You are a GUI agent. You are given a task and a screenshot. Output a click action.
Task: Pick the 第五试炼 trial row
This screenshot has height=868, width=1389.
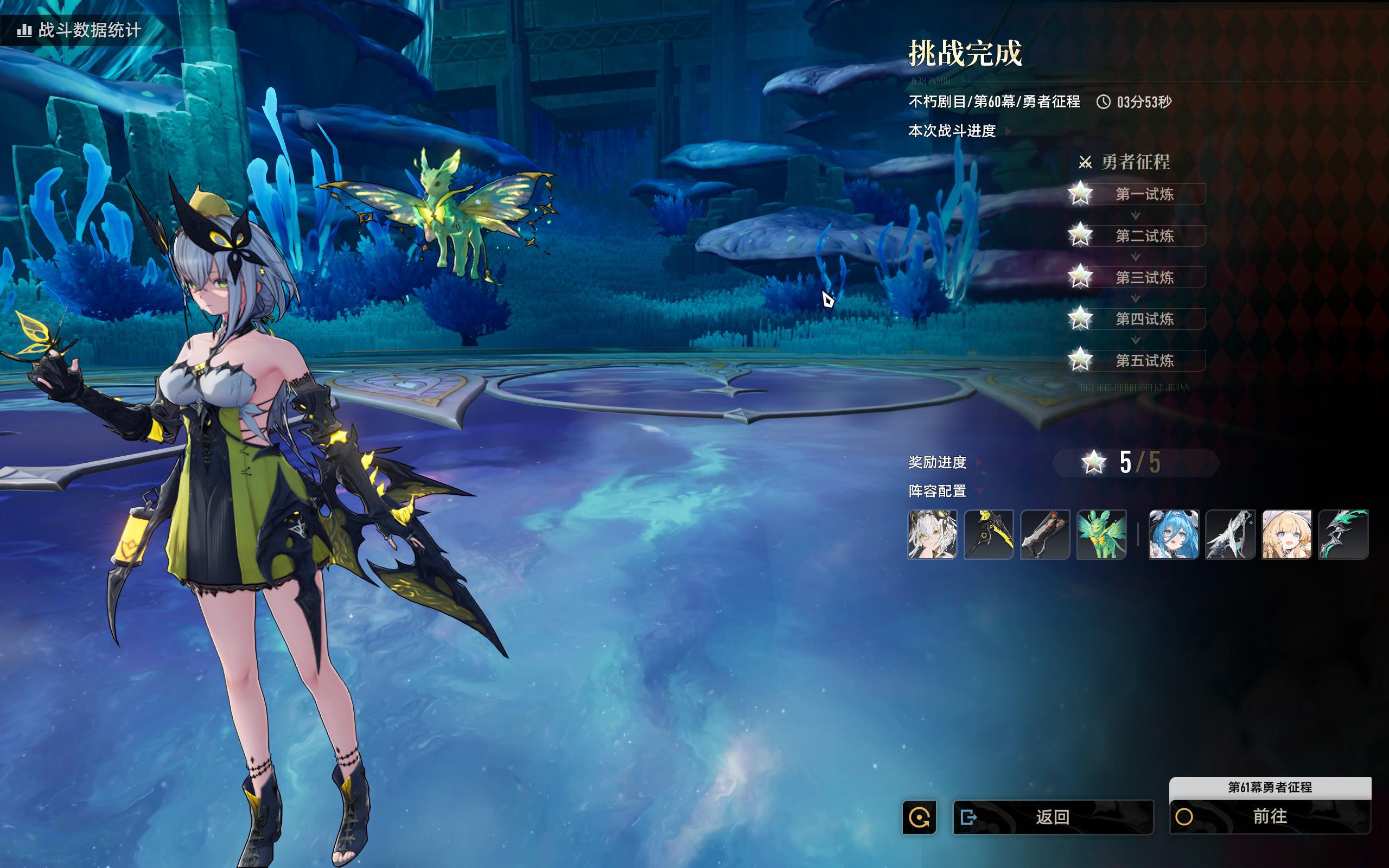tap(1143, 361)
